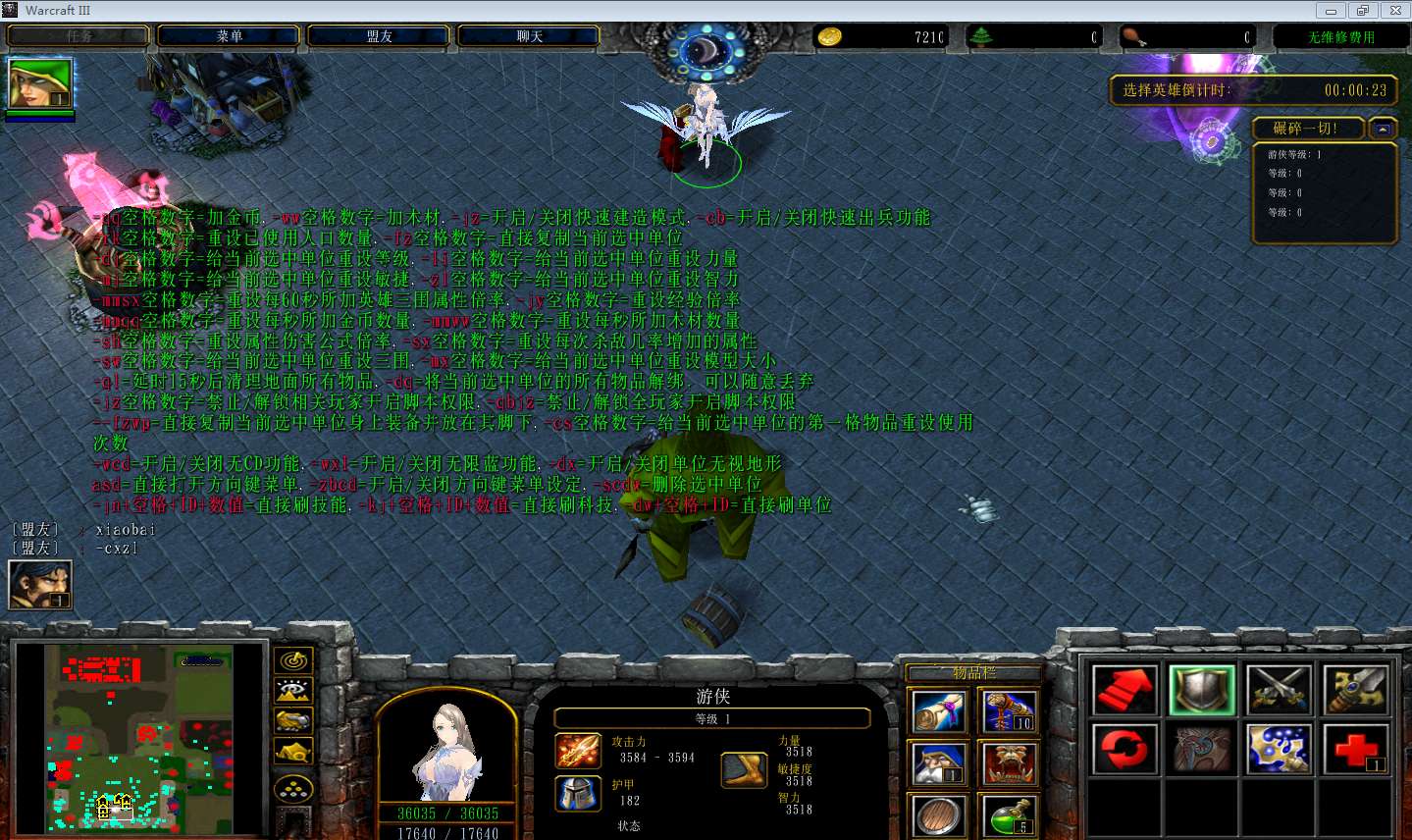Select the blue-hat wizard inventory item

pyautogui.click(x=938, y=763)
